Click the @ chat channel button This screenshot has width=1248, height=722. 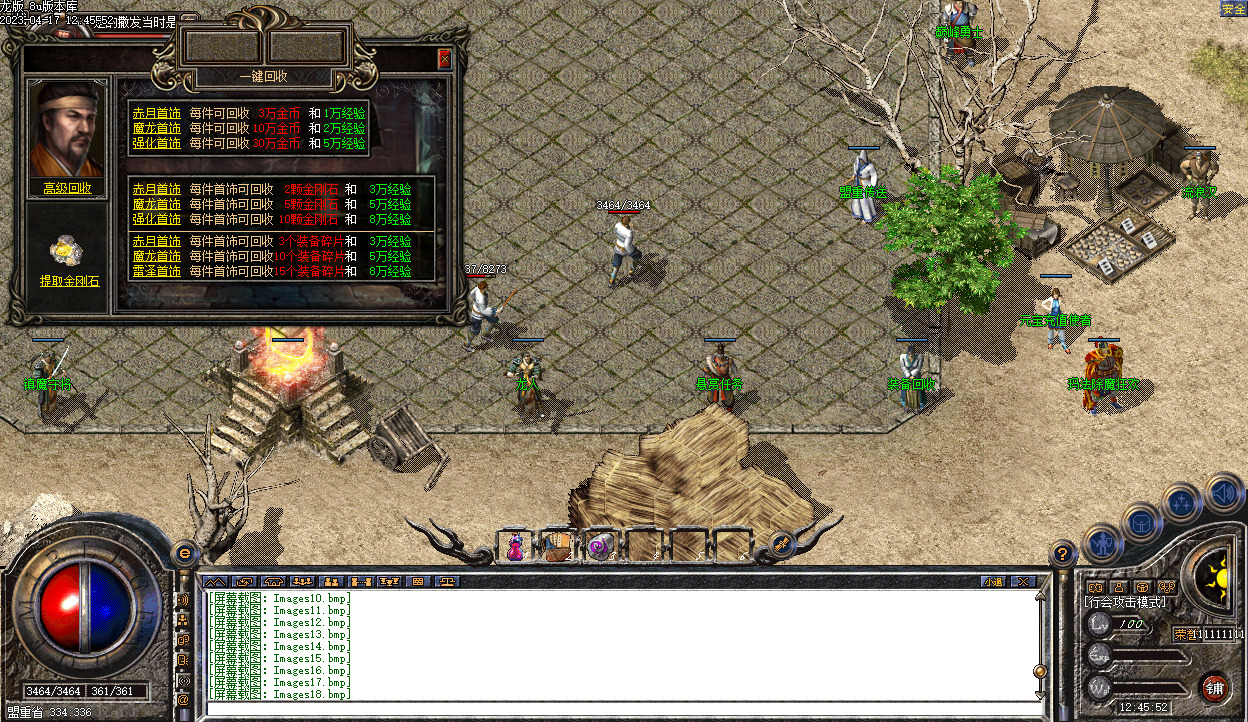coord(183,700)
